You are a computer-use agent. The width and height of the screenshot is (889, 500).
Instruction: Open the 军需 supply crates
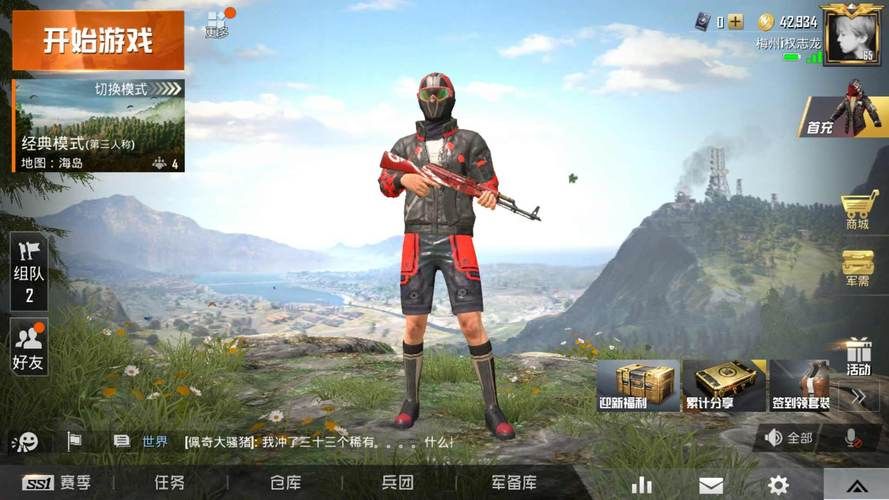click(x=858, y=269)
